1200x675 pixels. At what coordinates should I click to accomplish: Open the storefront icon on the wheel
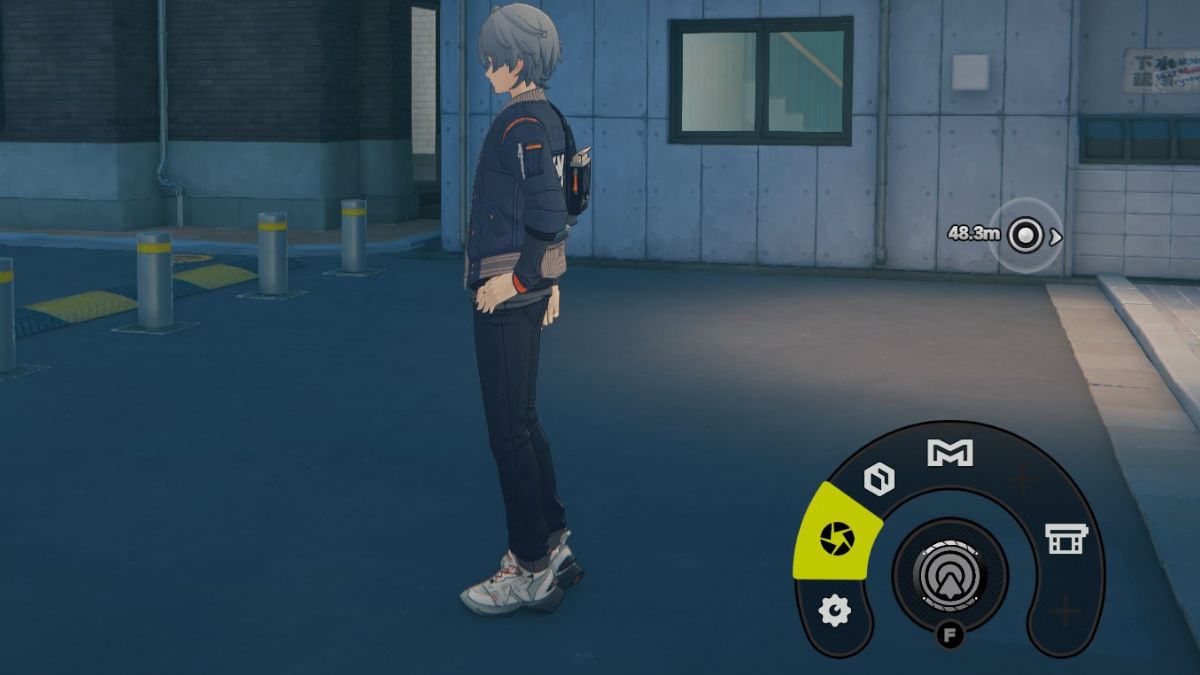(x=1065, y=539)
